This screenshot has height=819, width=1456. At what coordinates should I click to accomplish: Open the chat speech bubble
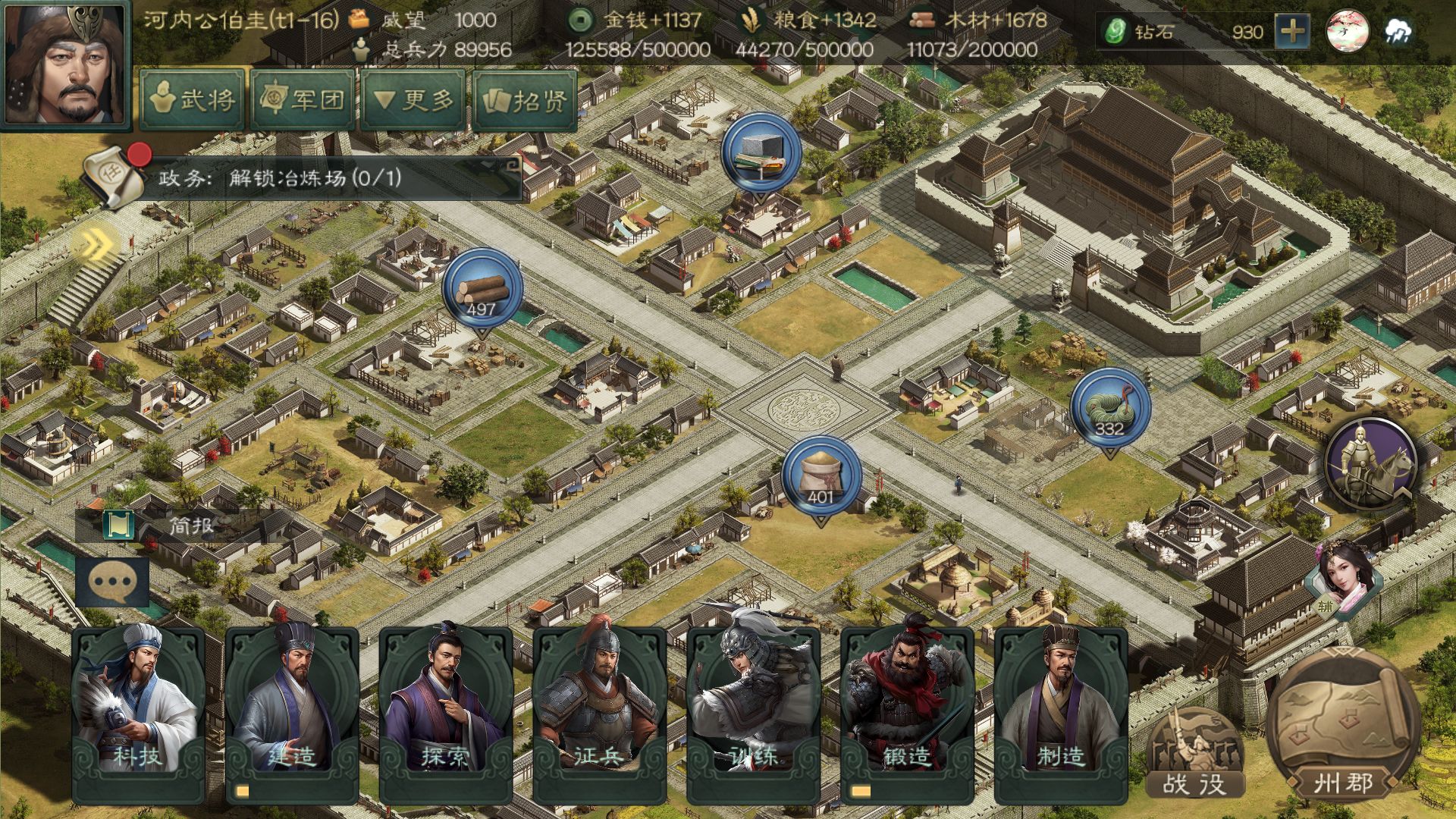(112, 582)
